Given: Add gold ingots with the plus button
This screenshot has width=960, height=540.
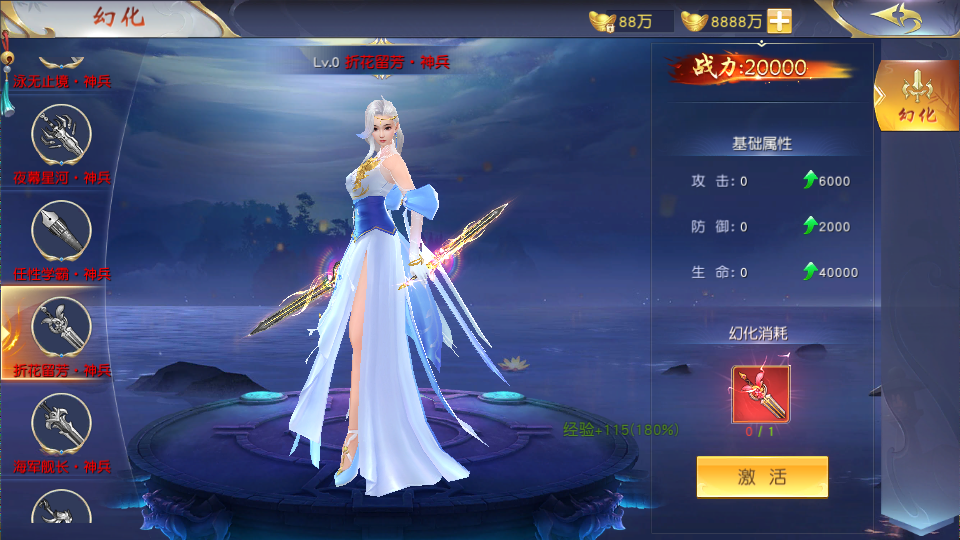Looking at the screenshot, I should click(x=779, y=21).
